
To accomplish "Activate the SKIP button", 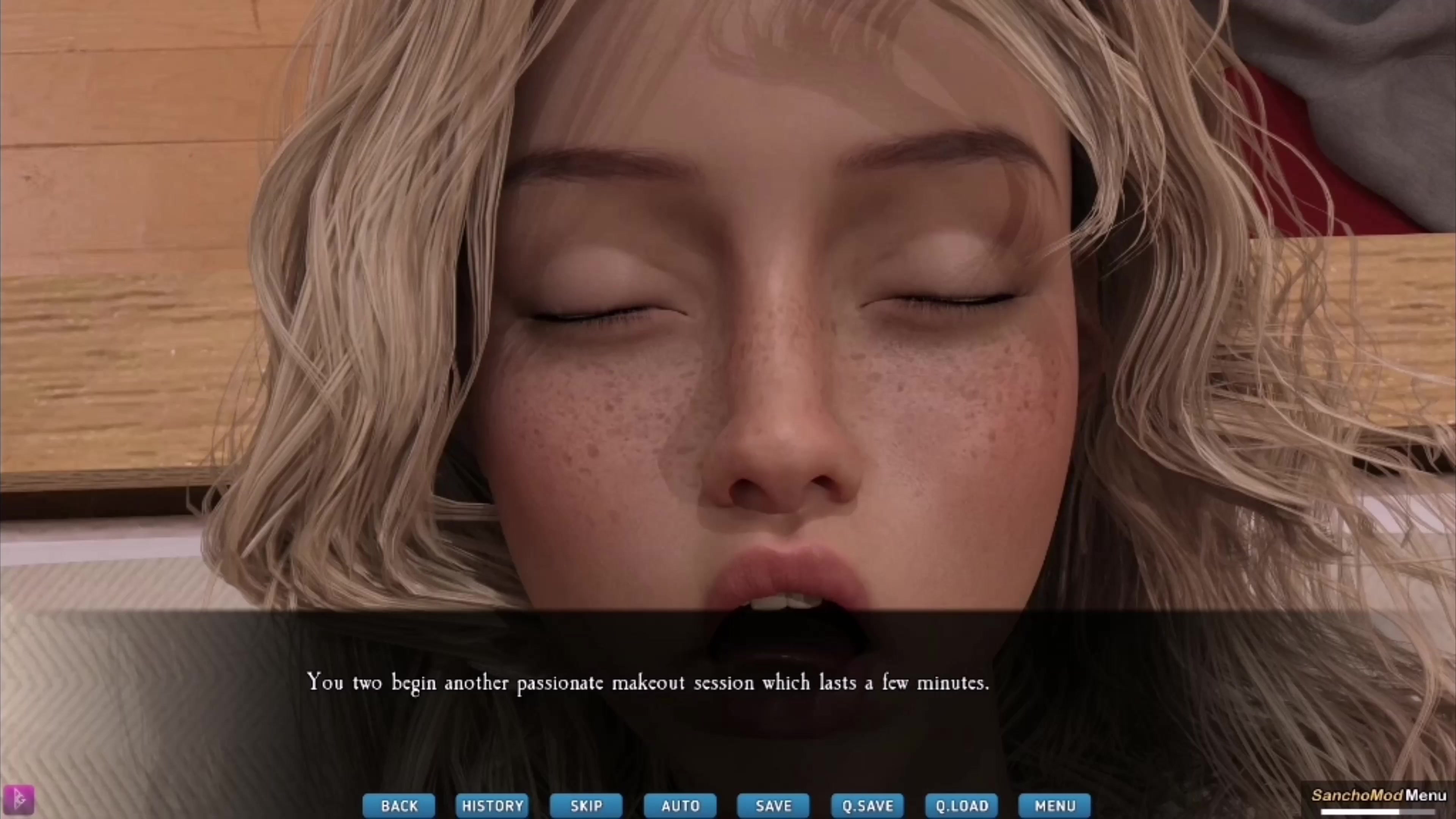I will (x=586, y=805).
